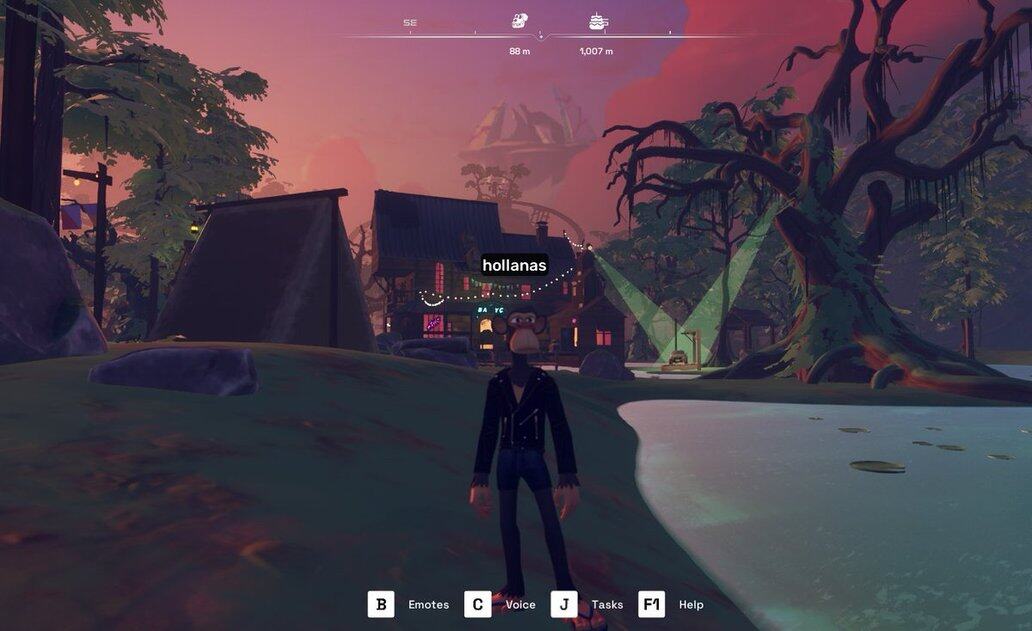Select the ape skull compass marker
1032x631 pixels.
(519, 20)
